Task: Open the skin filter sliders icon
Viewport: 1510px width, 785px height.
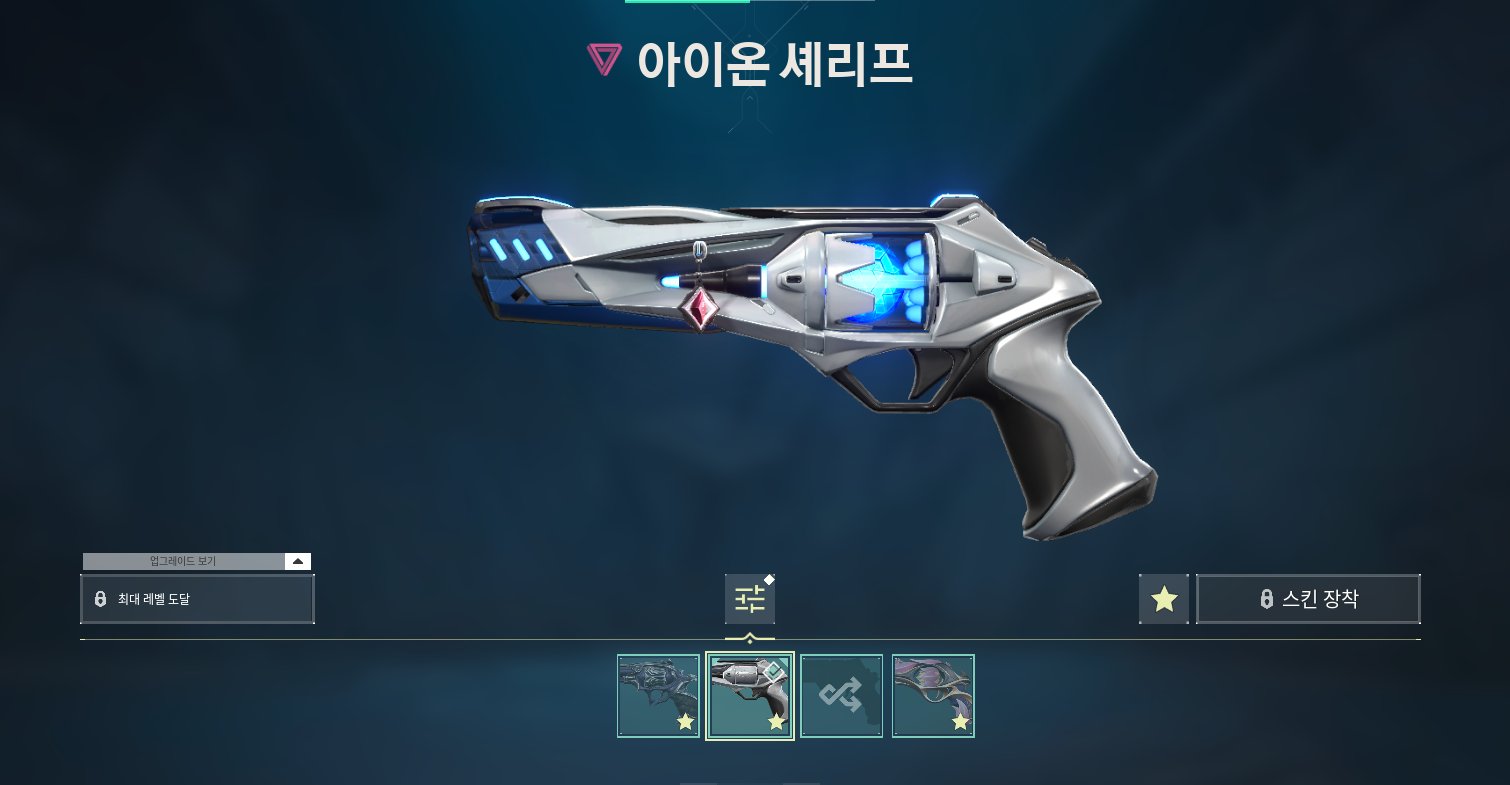Action: [x=749, y=599]
